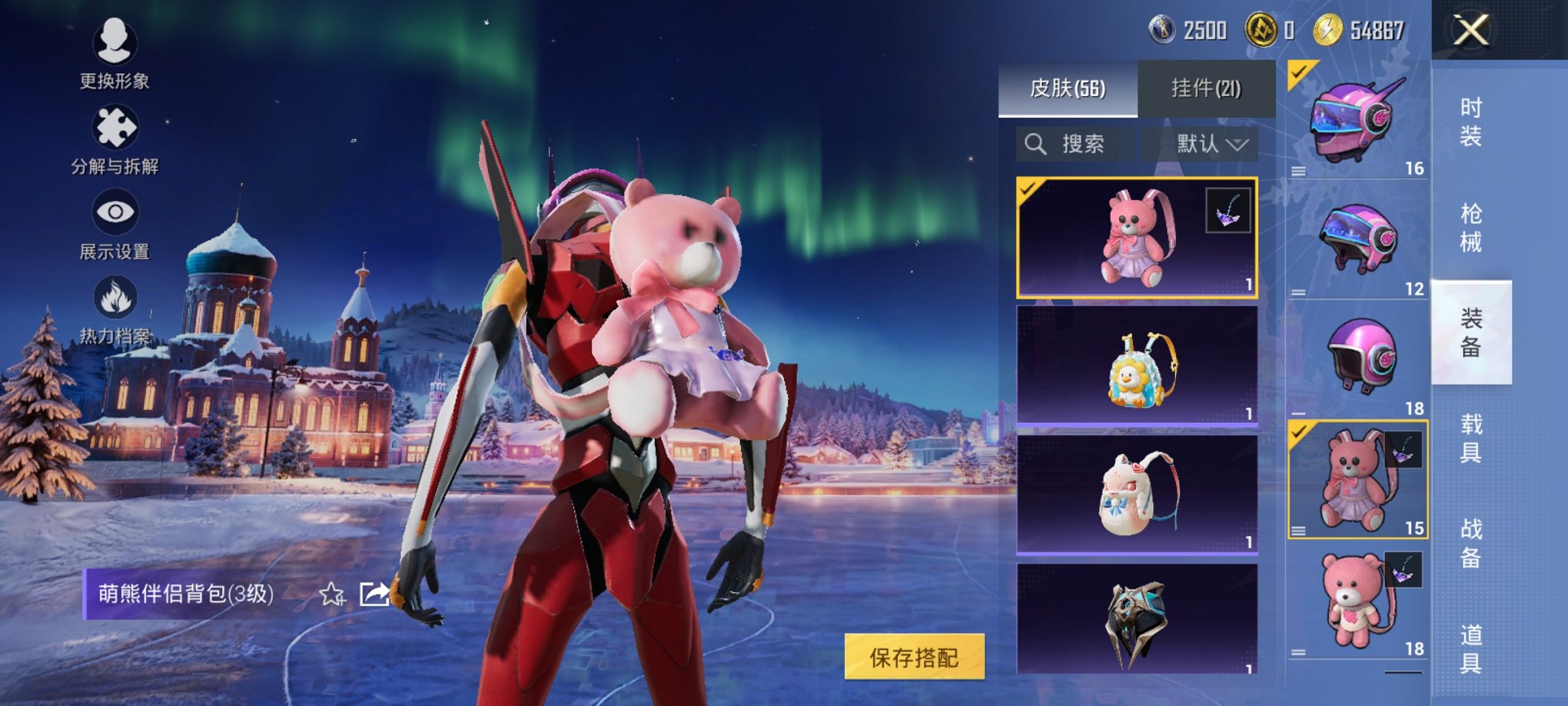The image size is (1568, 706).
Task: Save the outfit with 保存搭配
Action: (914, 657)
